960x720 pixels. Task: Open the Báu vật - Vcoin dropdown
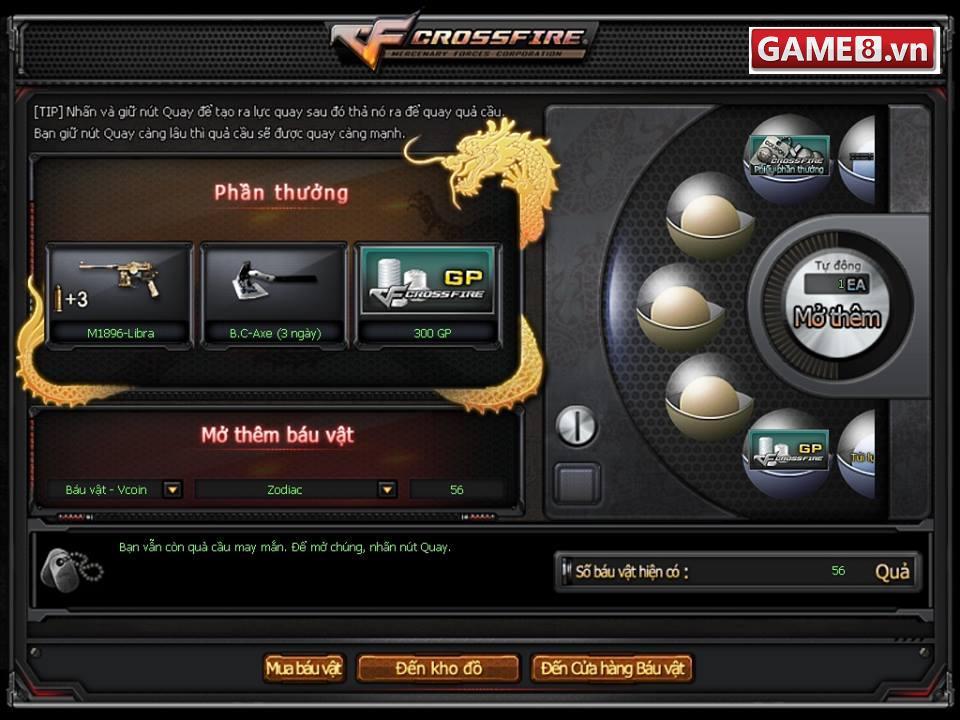tap(173, 489)
